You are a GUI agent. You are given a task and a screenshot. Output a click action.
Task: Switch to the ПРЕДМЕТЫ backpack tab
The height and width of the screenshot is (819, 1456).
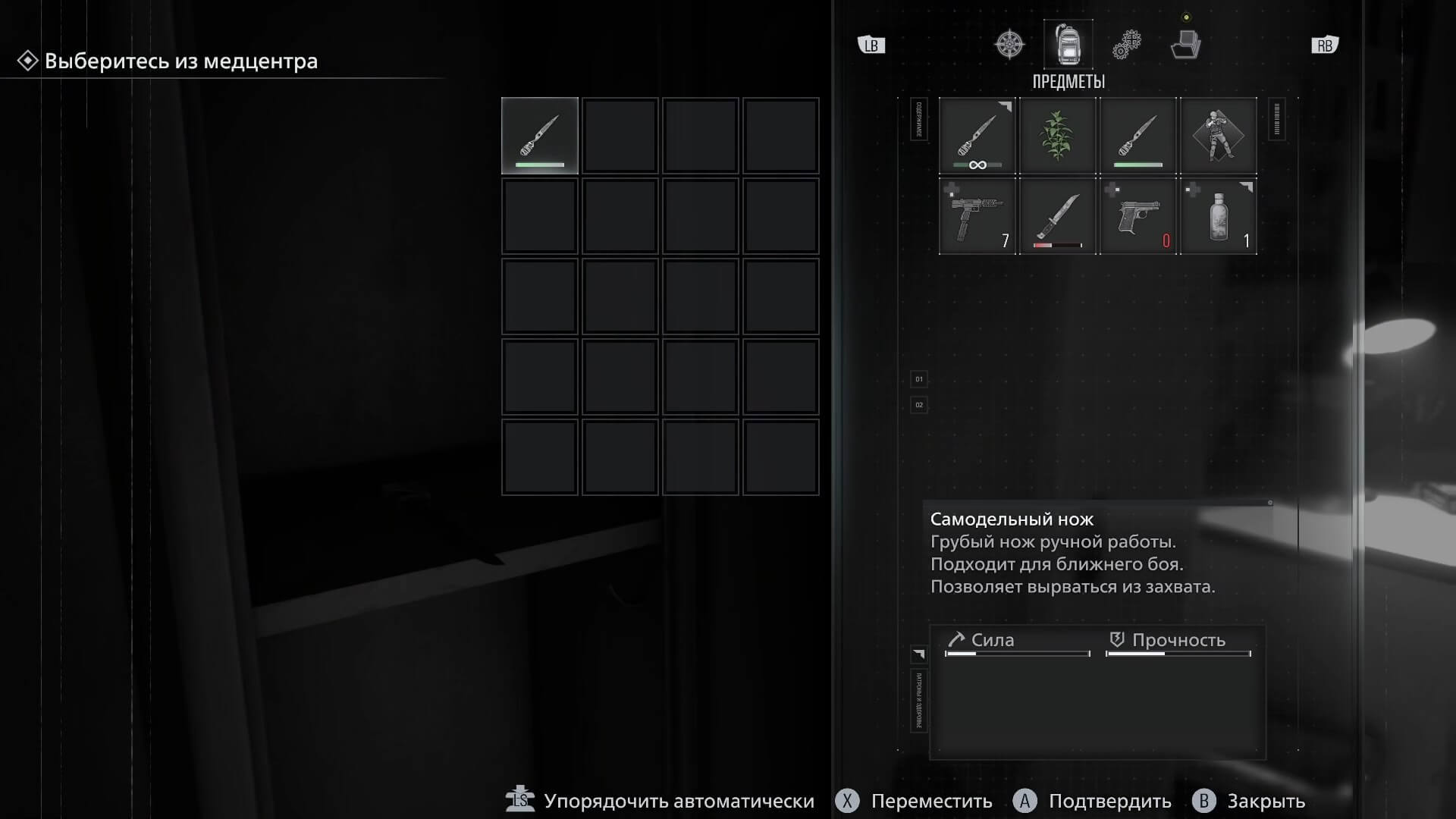pos(1069,44)
